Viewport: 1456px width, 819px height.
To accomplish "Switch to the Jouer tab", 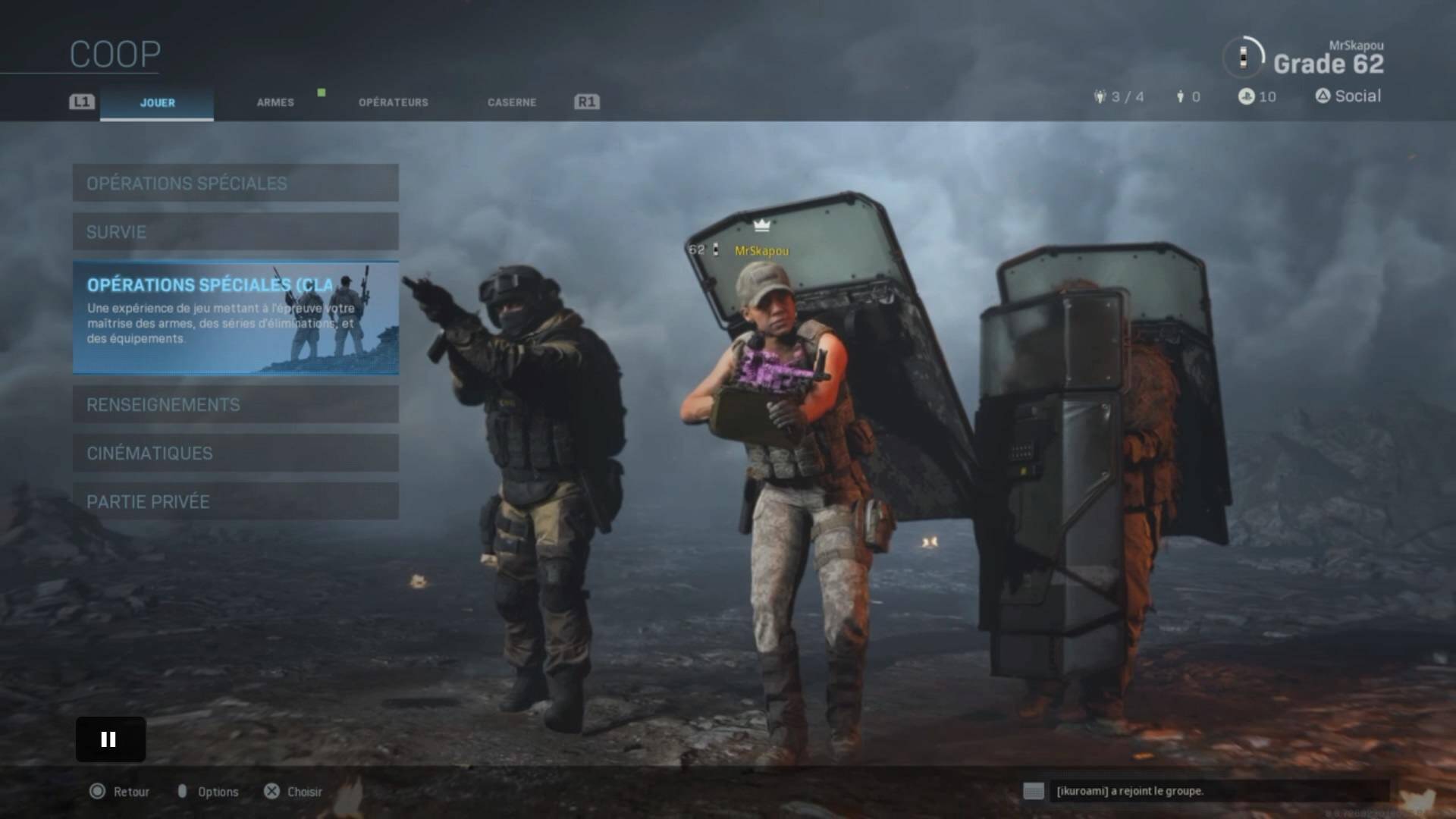I will point(157,102).
